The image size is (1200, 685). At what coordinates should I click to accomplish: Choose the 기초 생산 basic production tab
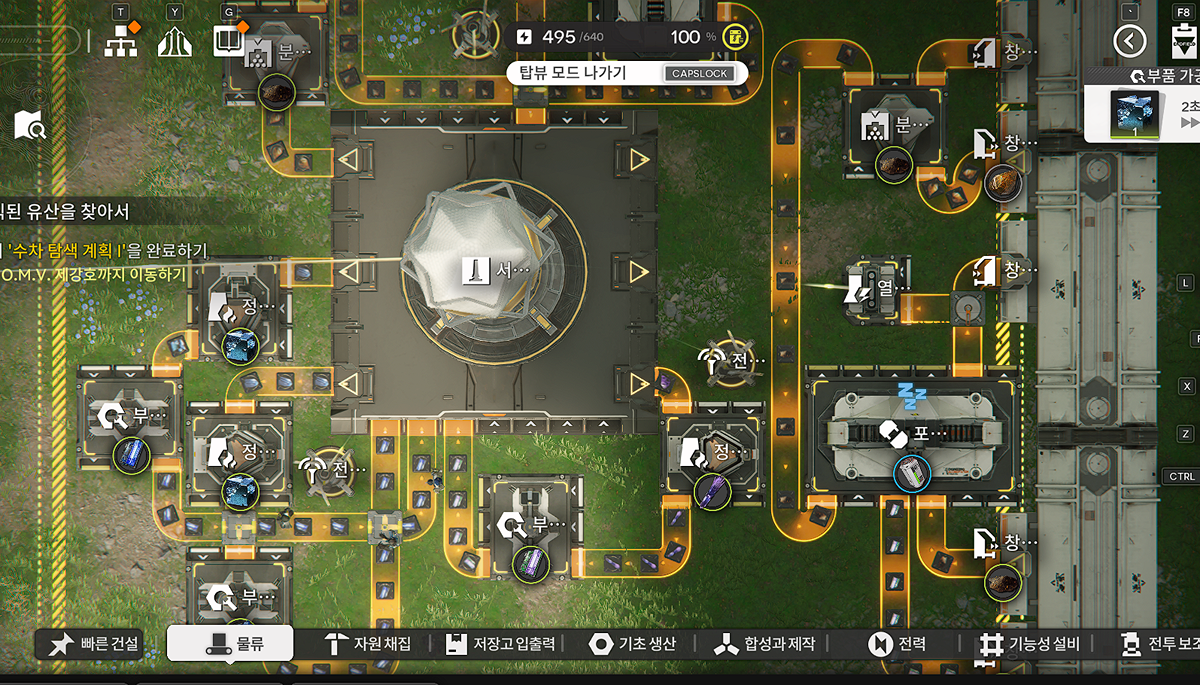pyautogui.click(x=633, y=643)
